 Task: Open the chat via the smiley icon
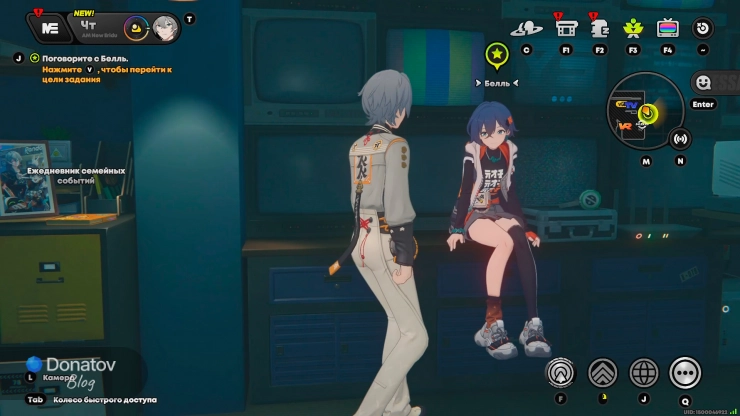tap(704, 83)
